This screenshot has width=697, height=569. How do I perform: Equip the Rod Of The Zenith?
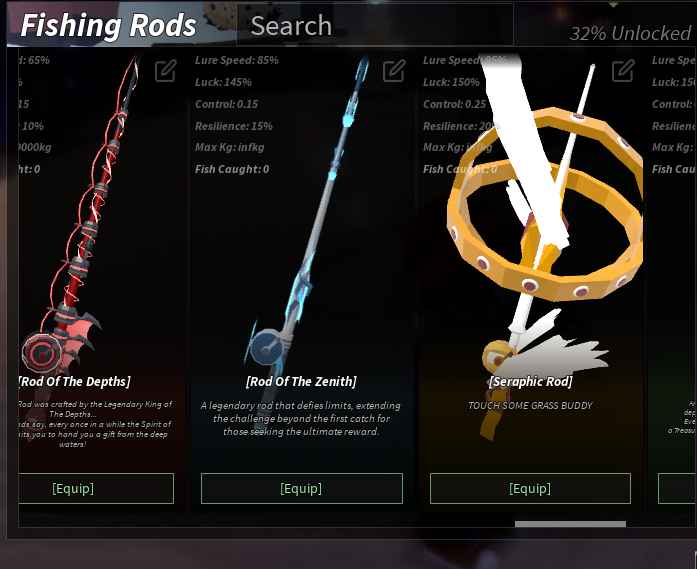301,488
